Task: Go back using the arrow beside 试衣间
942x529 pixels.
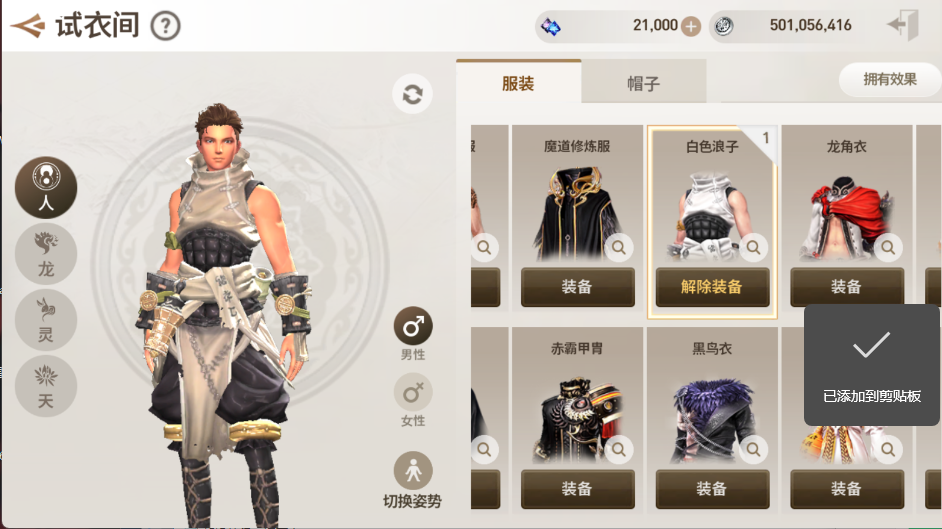Action: 27,25
